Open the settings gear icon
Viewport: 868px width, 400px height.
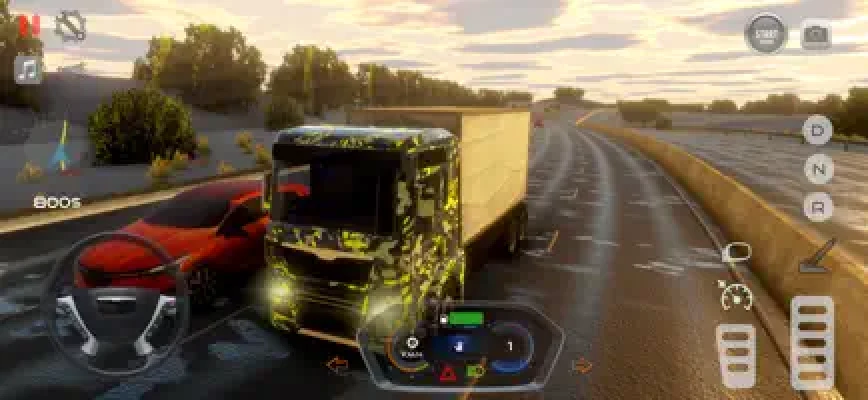coord(70,27)
